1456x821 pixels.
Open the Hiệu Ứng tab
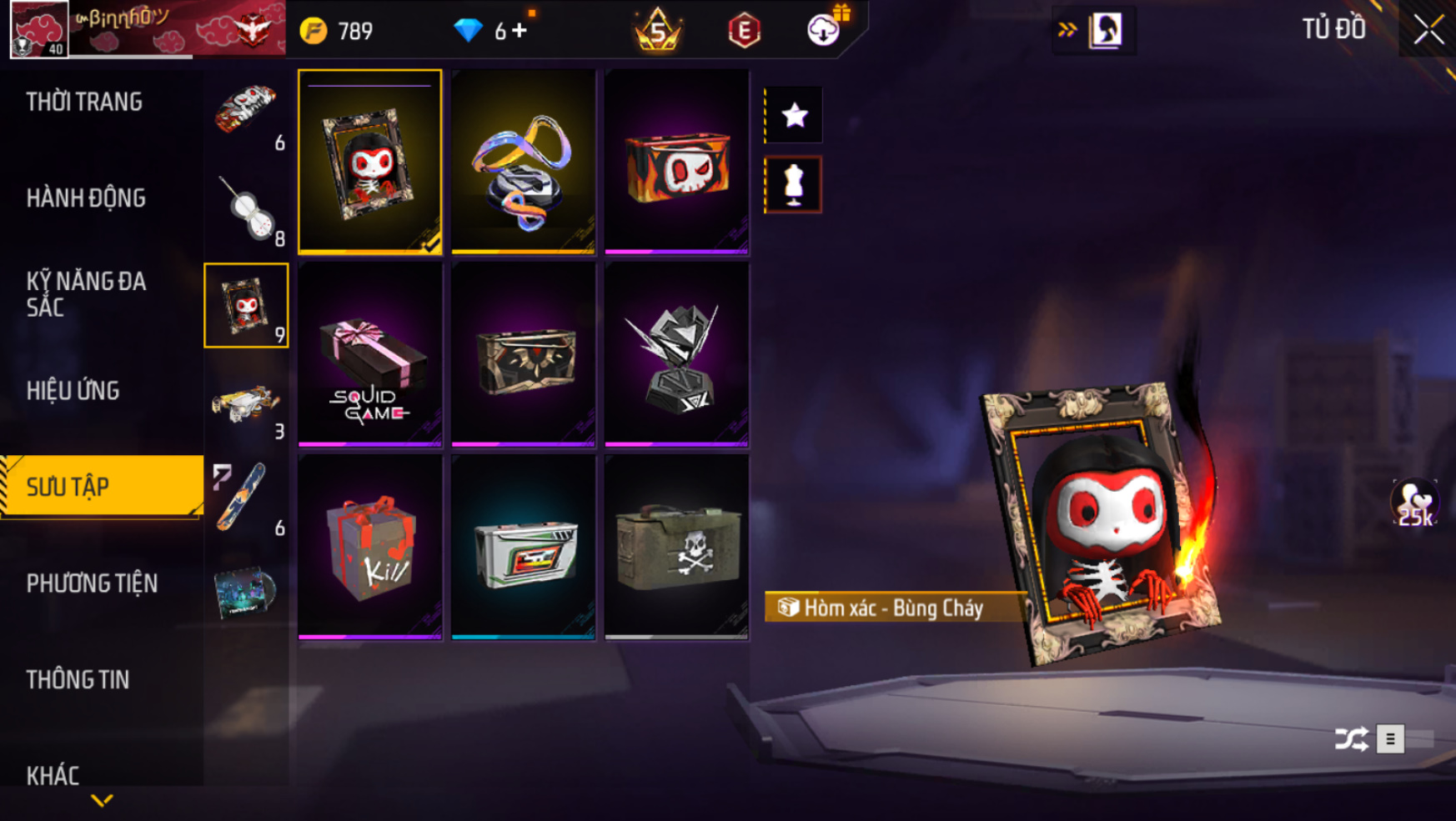(73, 390)
